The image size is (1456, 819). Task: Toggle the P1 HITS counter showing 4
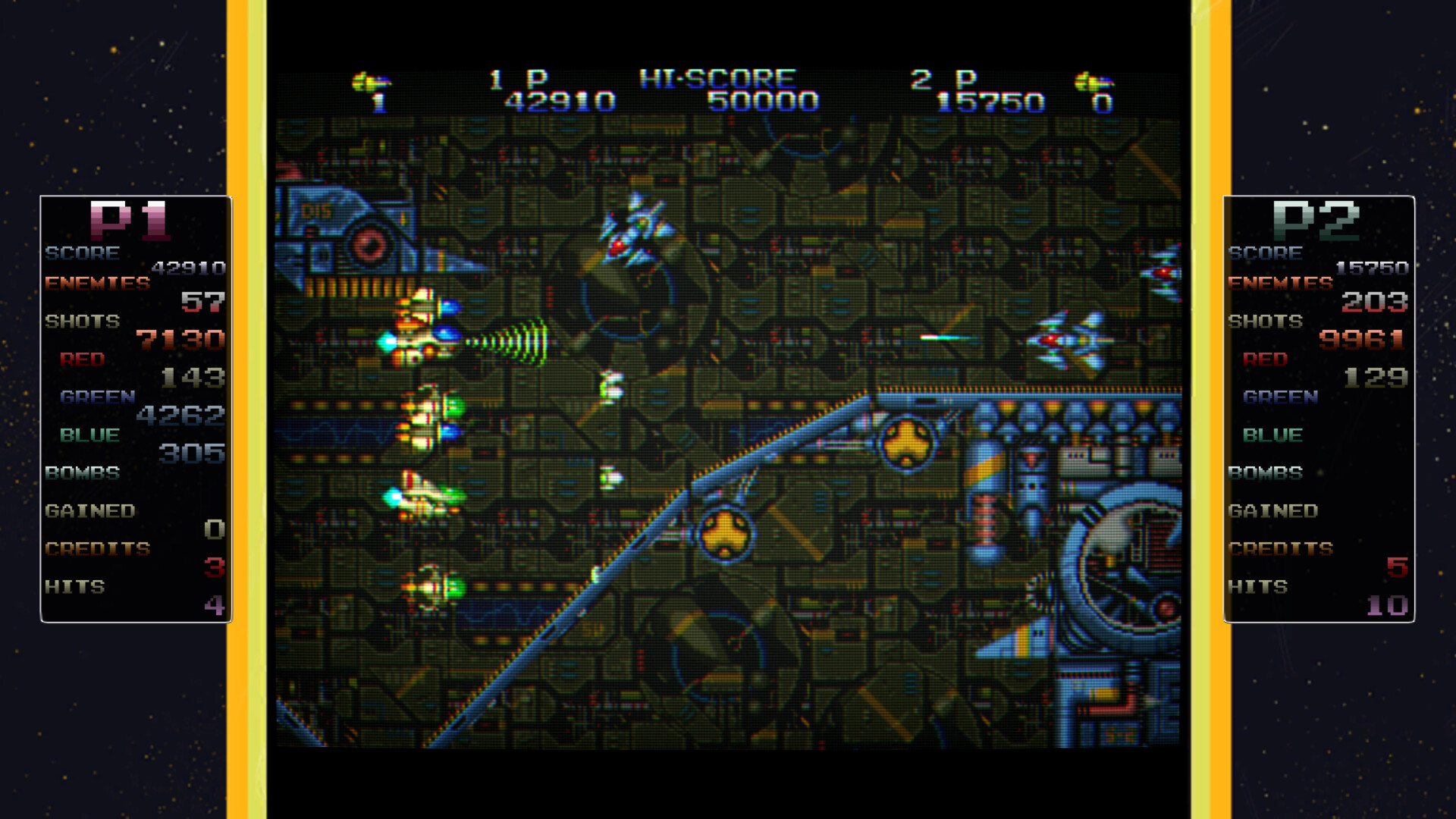[x=215, y=604]
